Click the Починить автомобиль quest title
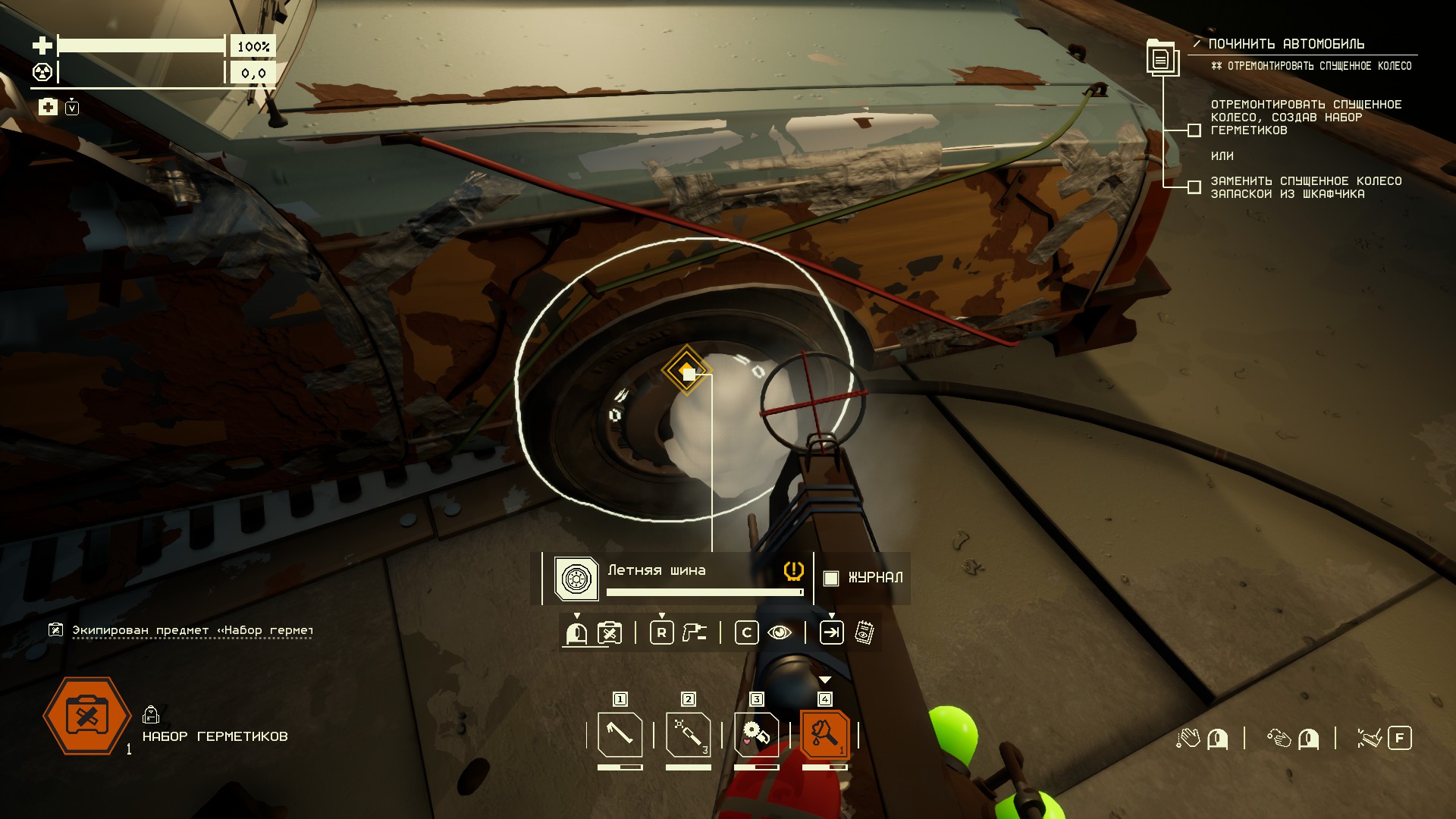The image size is (1456, 819). 1286,44
